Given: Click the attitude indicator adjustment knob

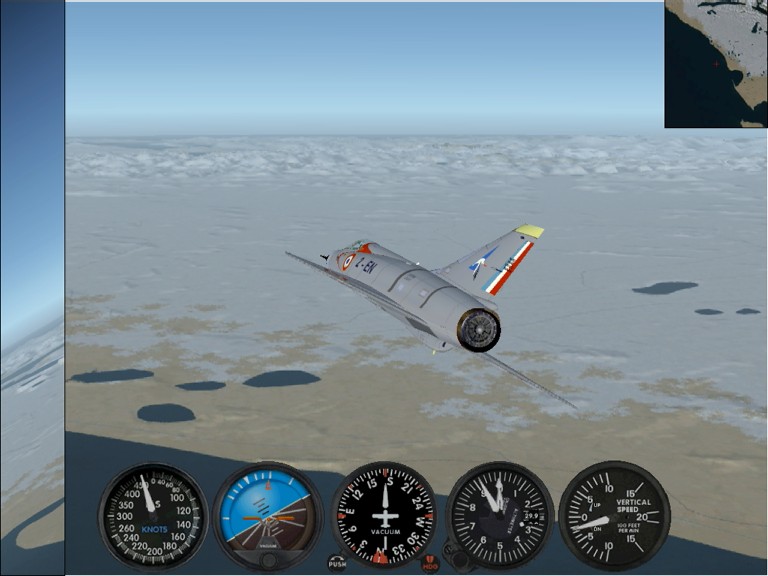Looking at the screenshot, I should pos(268,560).
